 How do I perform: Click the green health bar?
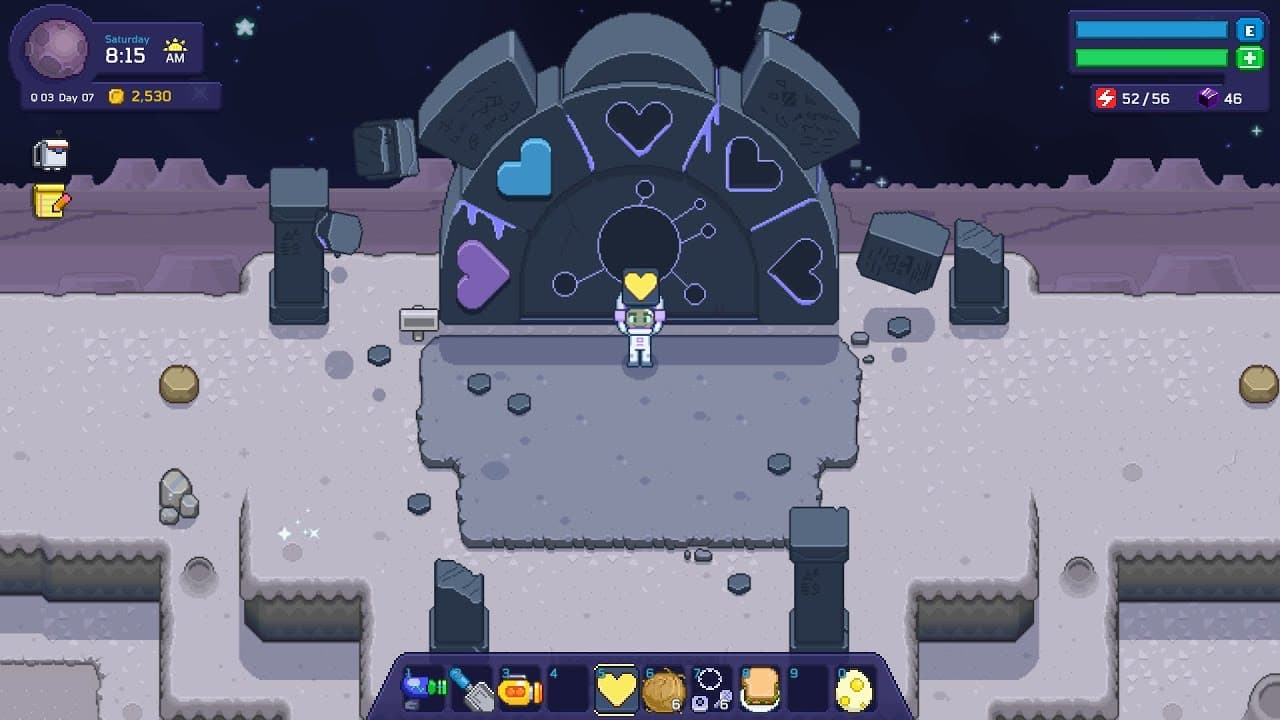tap(1148, 58)
